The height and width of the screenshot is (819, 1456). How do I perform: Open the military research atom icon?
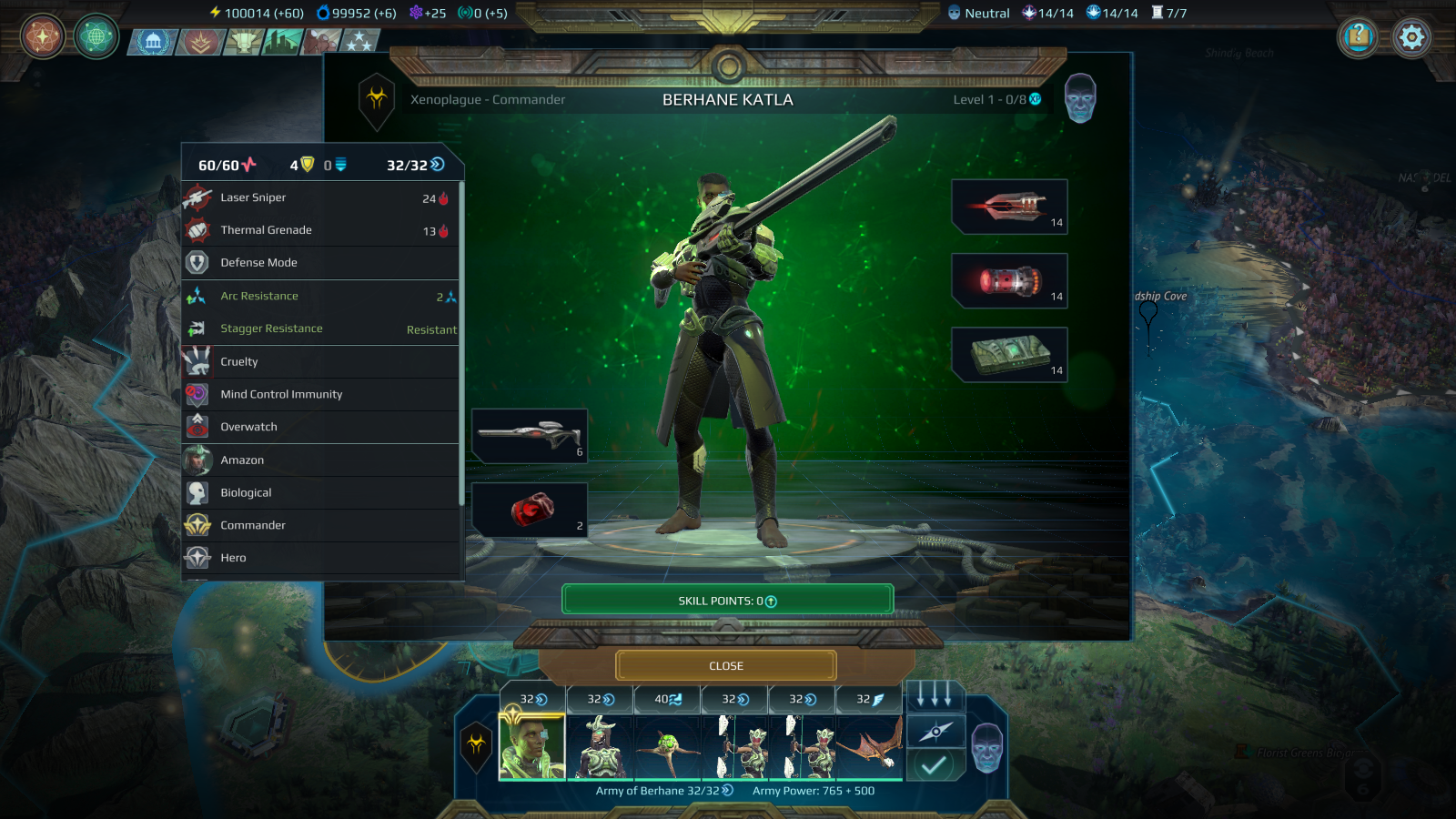tap(42, 38)
